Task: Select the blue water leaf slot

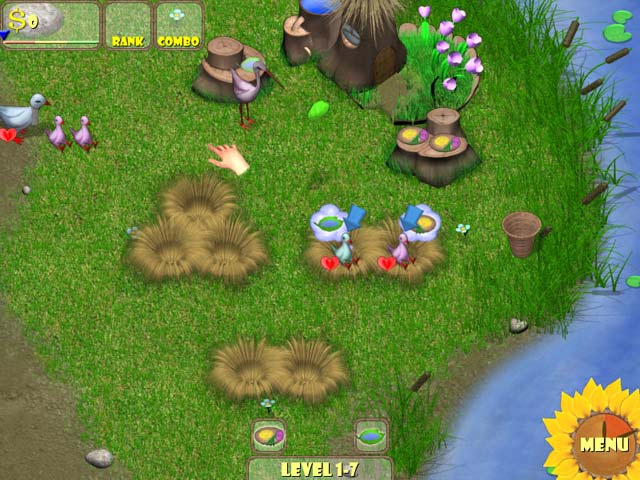Action: pos(371,435)
